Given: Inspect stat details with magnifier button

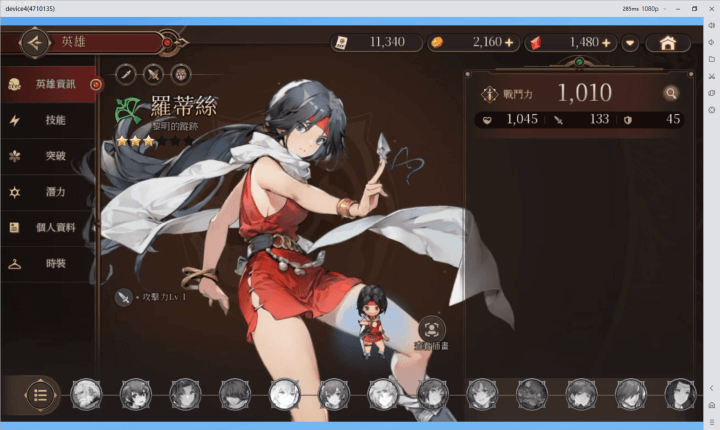Looking at the screenshot, I should coord(671,94).
